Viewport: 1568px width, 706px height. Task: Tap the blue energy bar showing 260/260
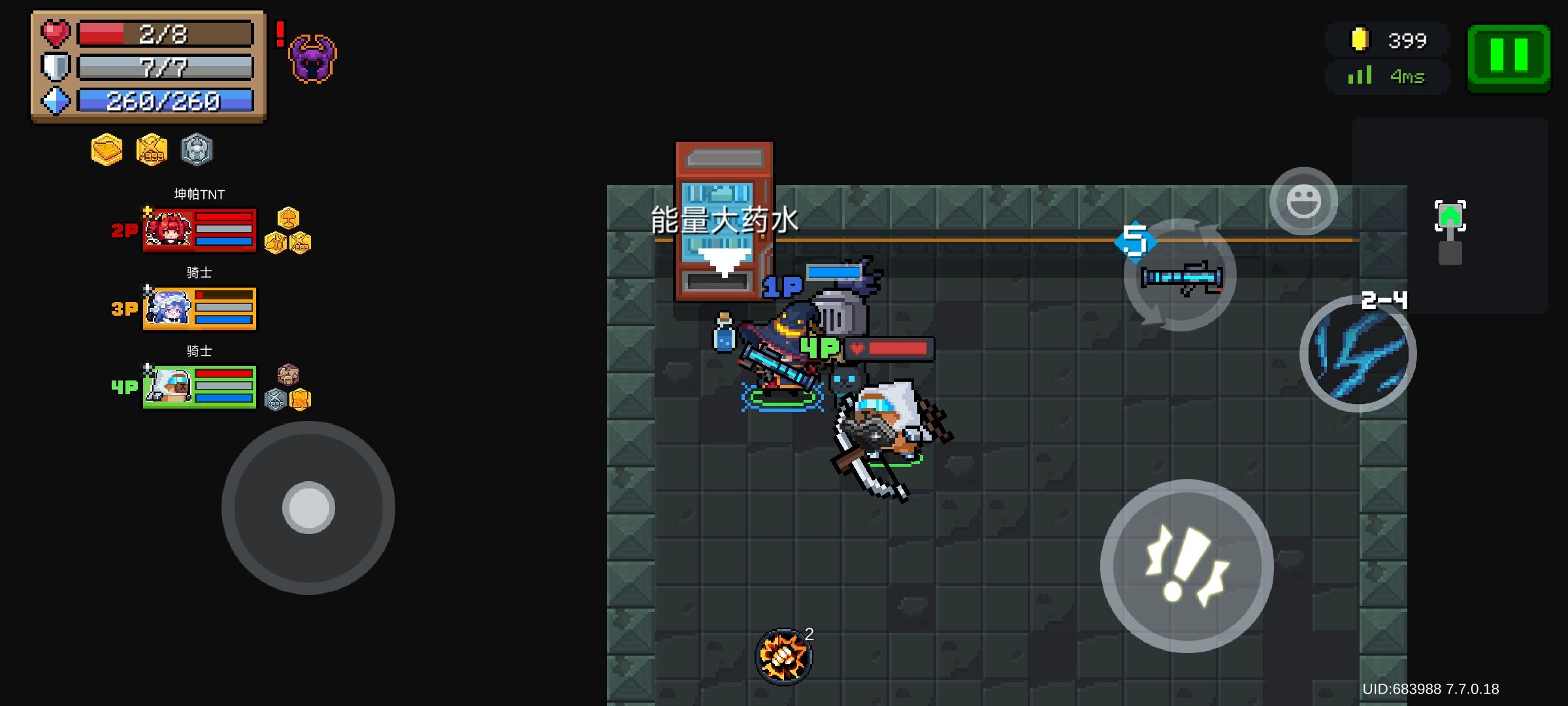click(163, 101)
